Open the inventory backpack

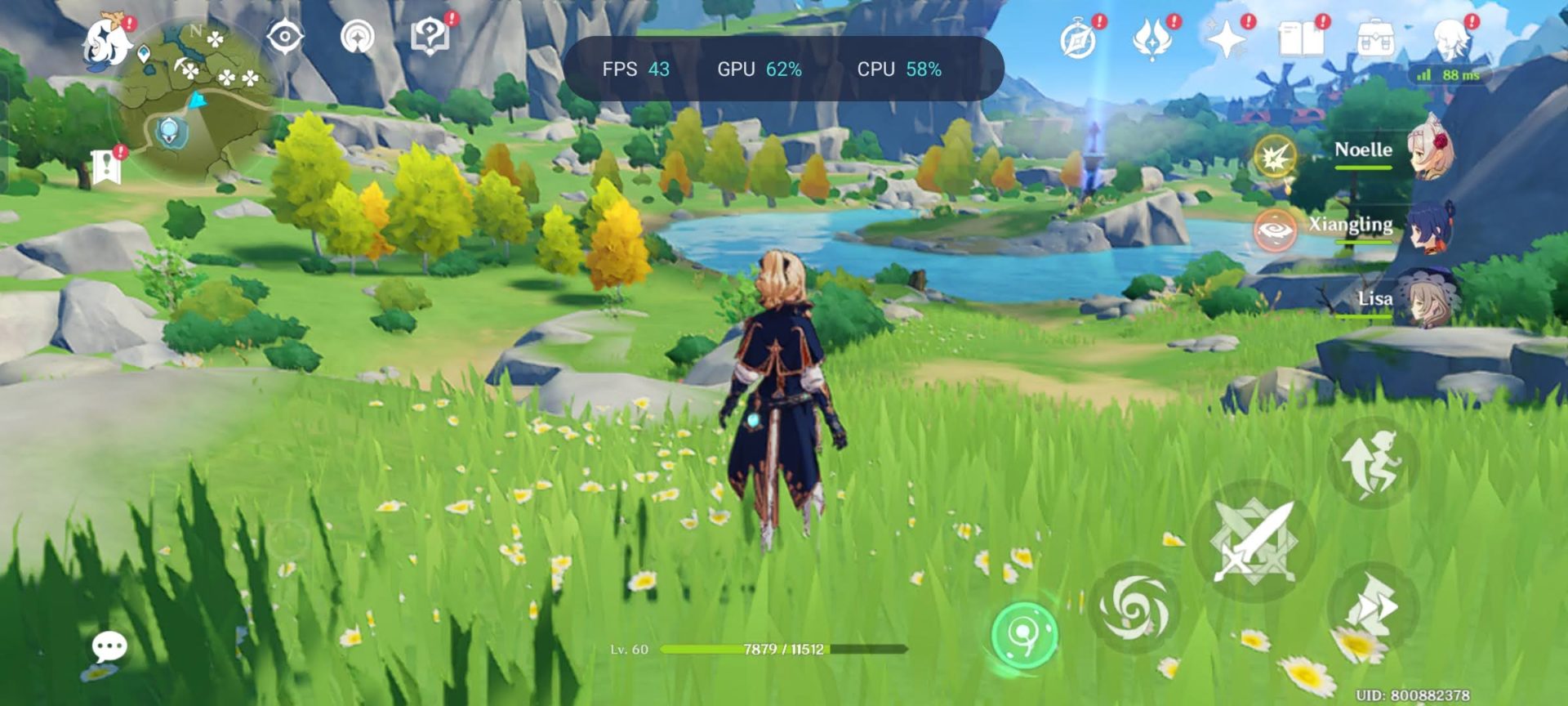tap(1375, 39)
